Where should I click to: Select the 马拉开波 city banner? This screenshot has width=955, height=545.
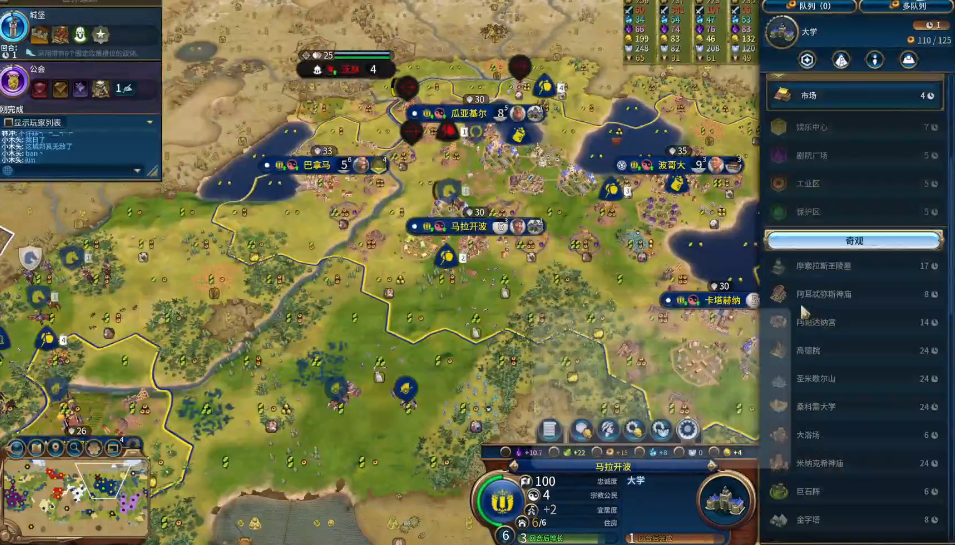tap(468, 227)
